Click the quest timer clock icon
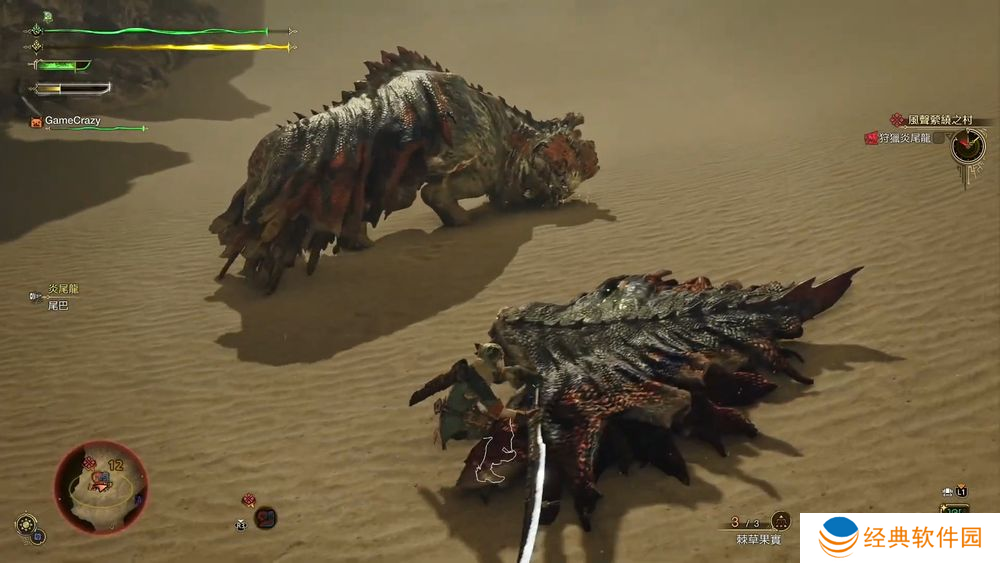Image resolution: width=1000 pixels, height=563 pixels. point(967,147)
